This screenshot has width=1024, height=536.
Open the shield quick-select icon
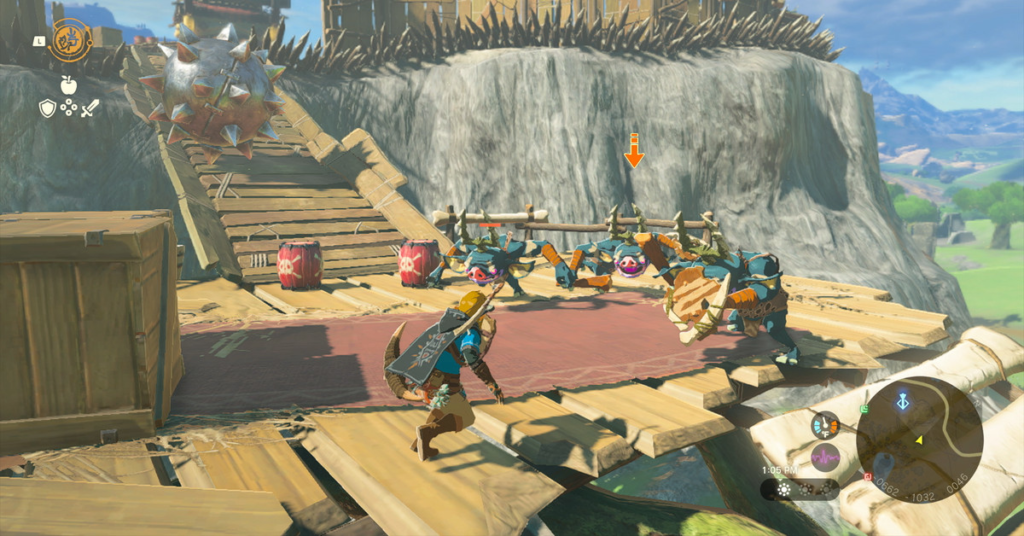47,108
